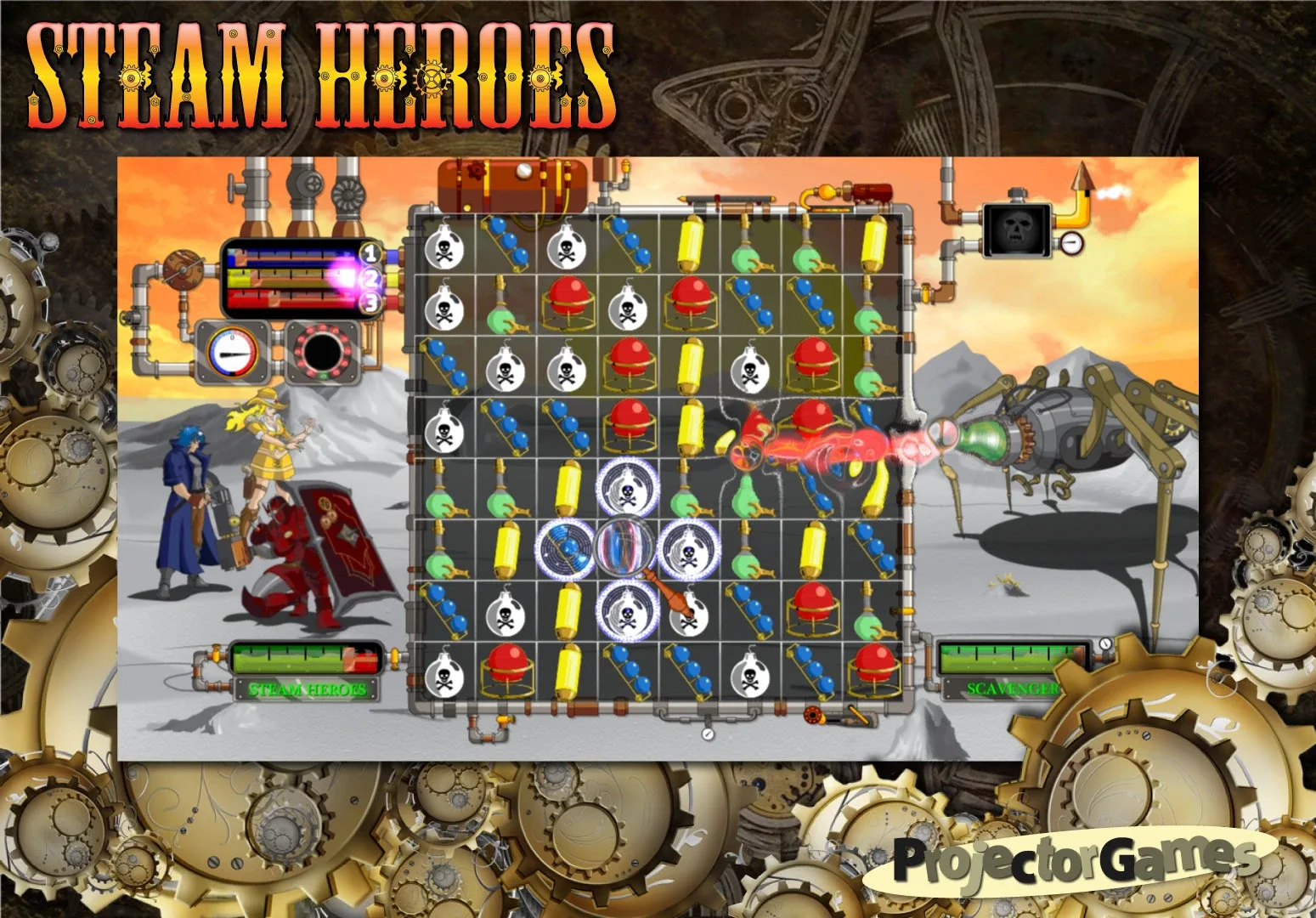Viewport: 1316px width, 918px height.
Task: Toggle meter button 2 with the glowing charge
Action: (370, 277)
